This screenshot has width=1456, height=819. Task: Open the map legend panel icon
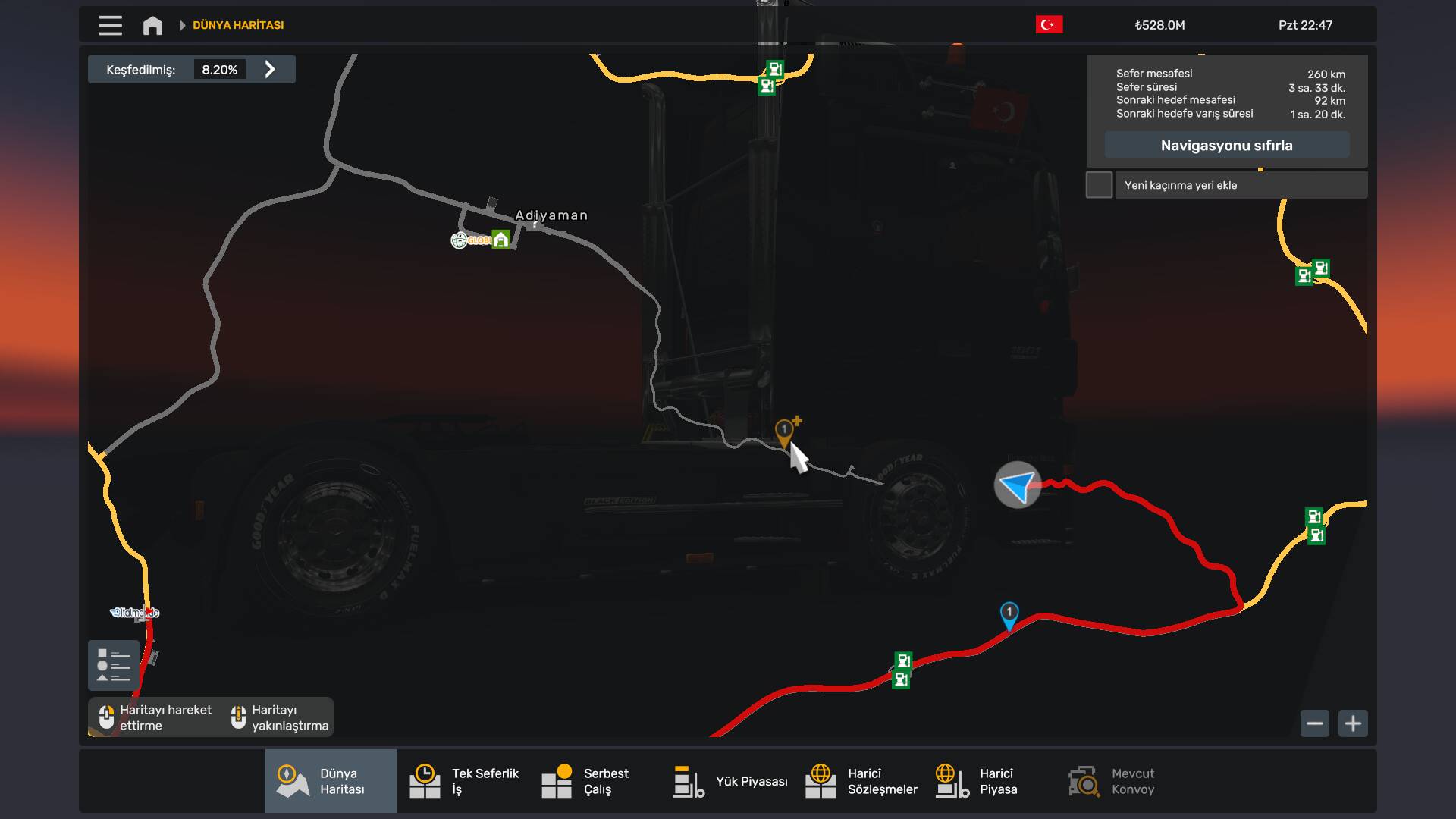113,665
